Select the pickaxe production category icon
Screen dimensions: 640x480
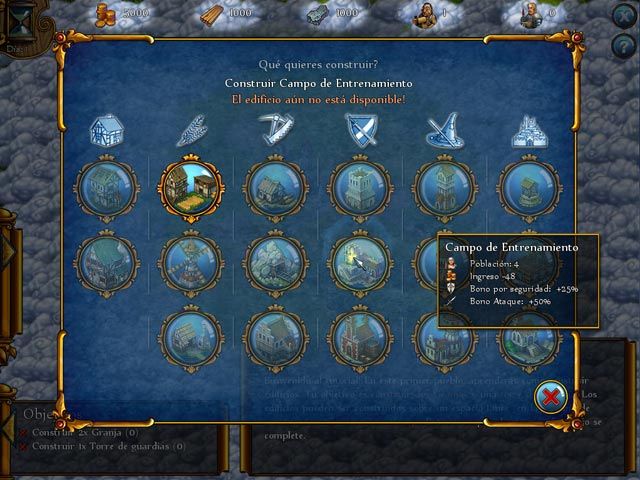click(x=275, y=127)
